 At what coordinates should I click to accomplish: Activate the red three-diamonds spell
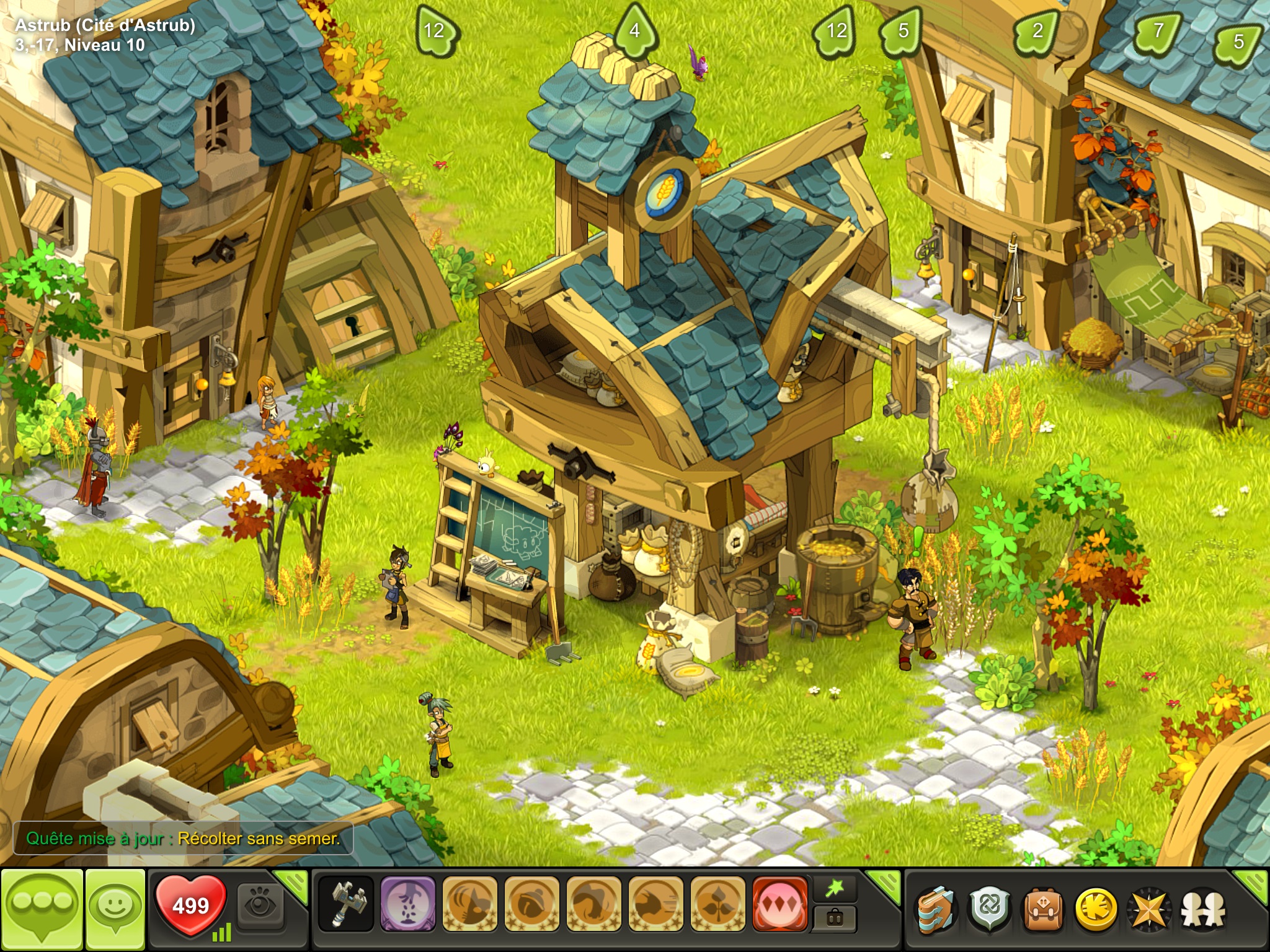(x=779, y=905)
